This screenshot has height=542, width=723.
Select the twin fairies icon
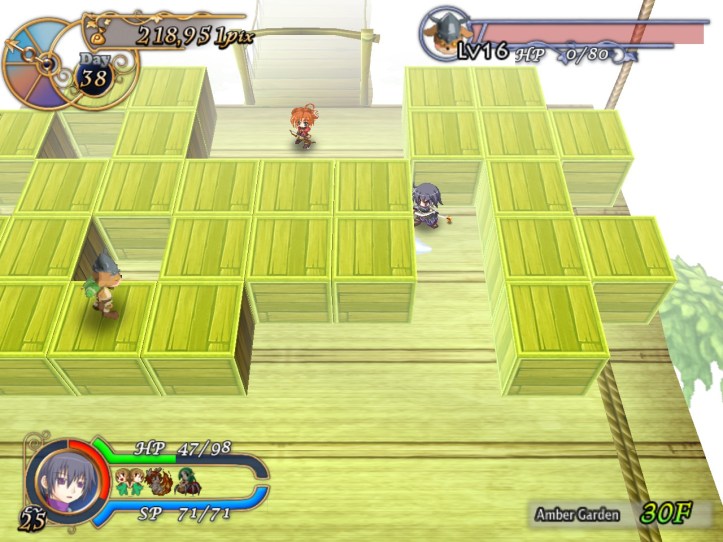point(129,482)
